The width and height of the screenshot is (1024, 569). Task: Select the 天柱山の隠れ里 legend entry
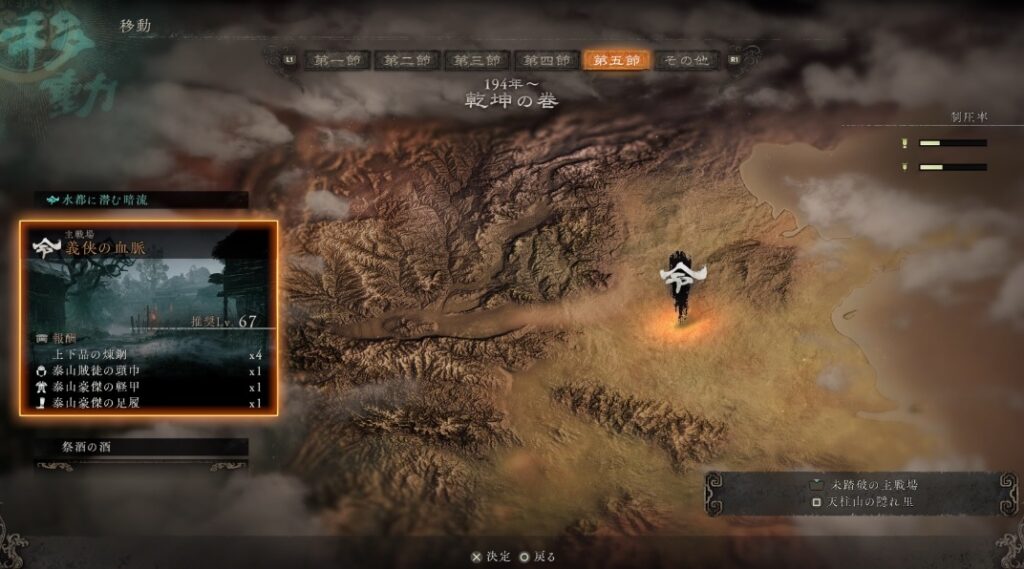pyautogui.click(x=860, y=500)
